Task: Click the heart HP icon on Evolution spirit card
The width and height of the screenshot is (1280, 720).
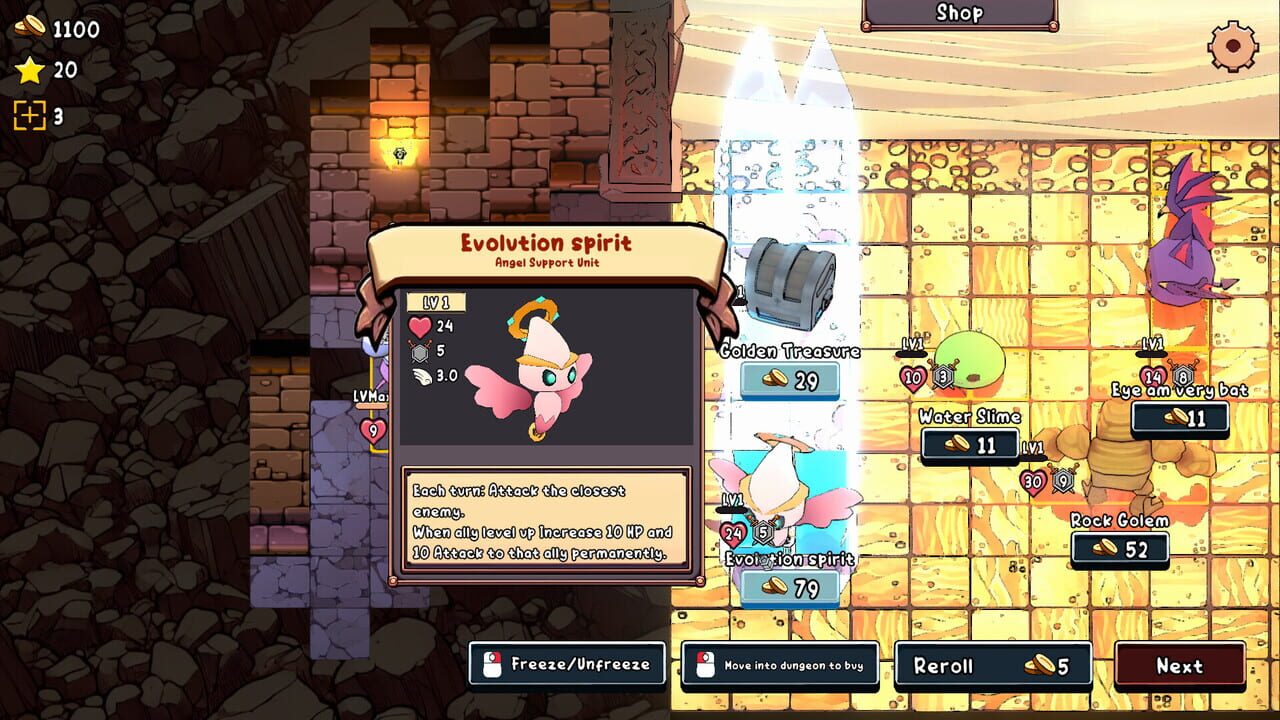Action: point(423,328)
